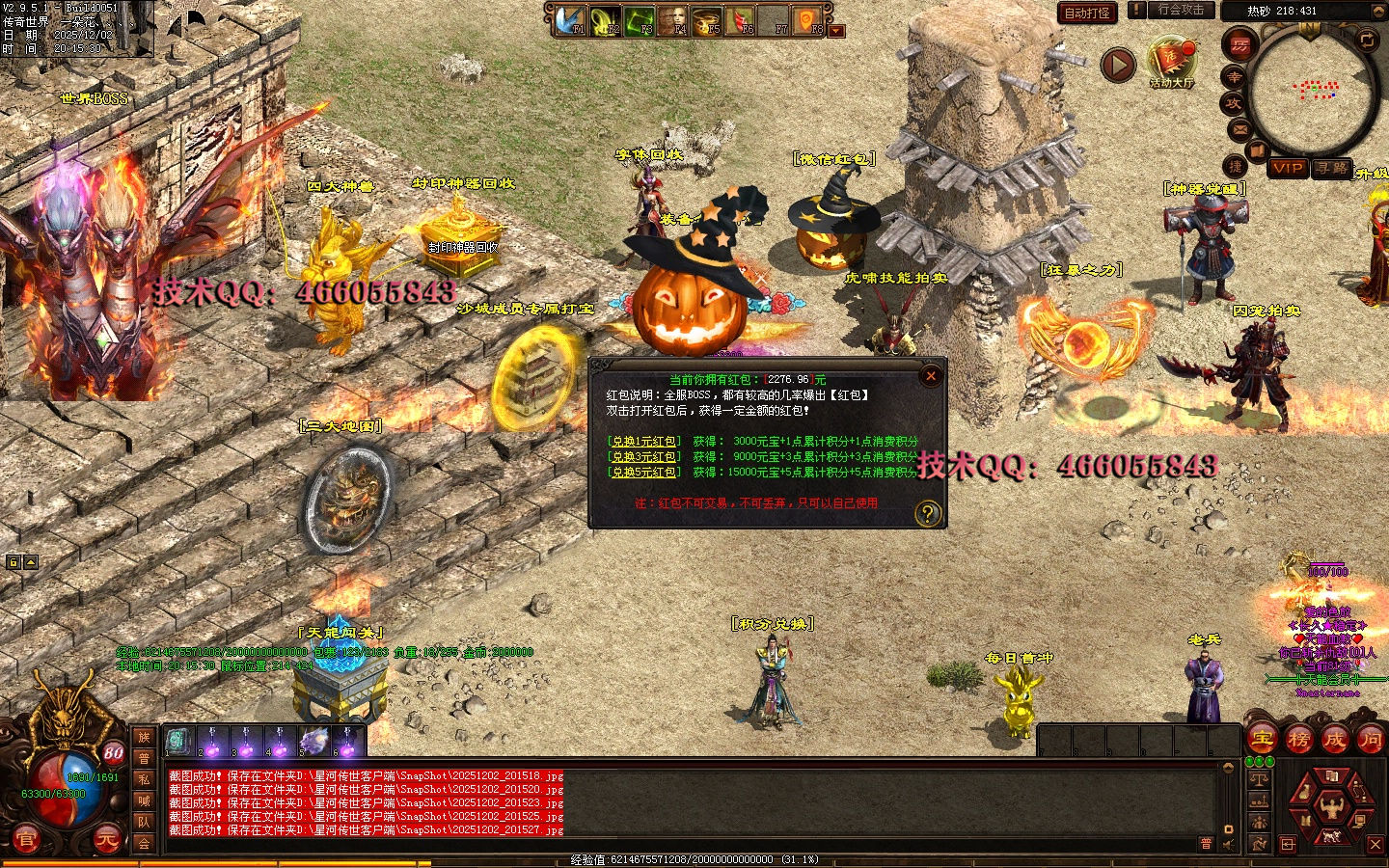Image resolution: width=1389 pixels, height=868 pixels.
Task: Switch chat to the 私 private channel
Action: pyautogui.click(x=144, y=778)
